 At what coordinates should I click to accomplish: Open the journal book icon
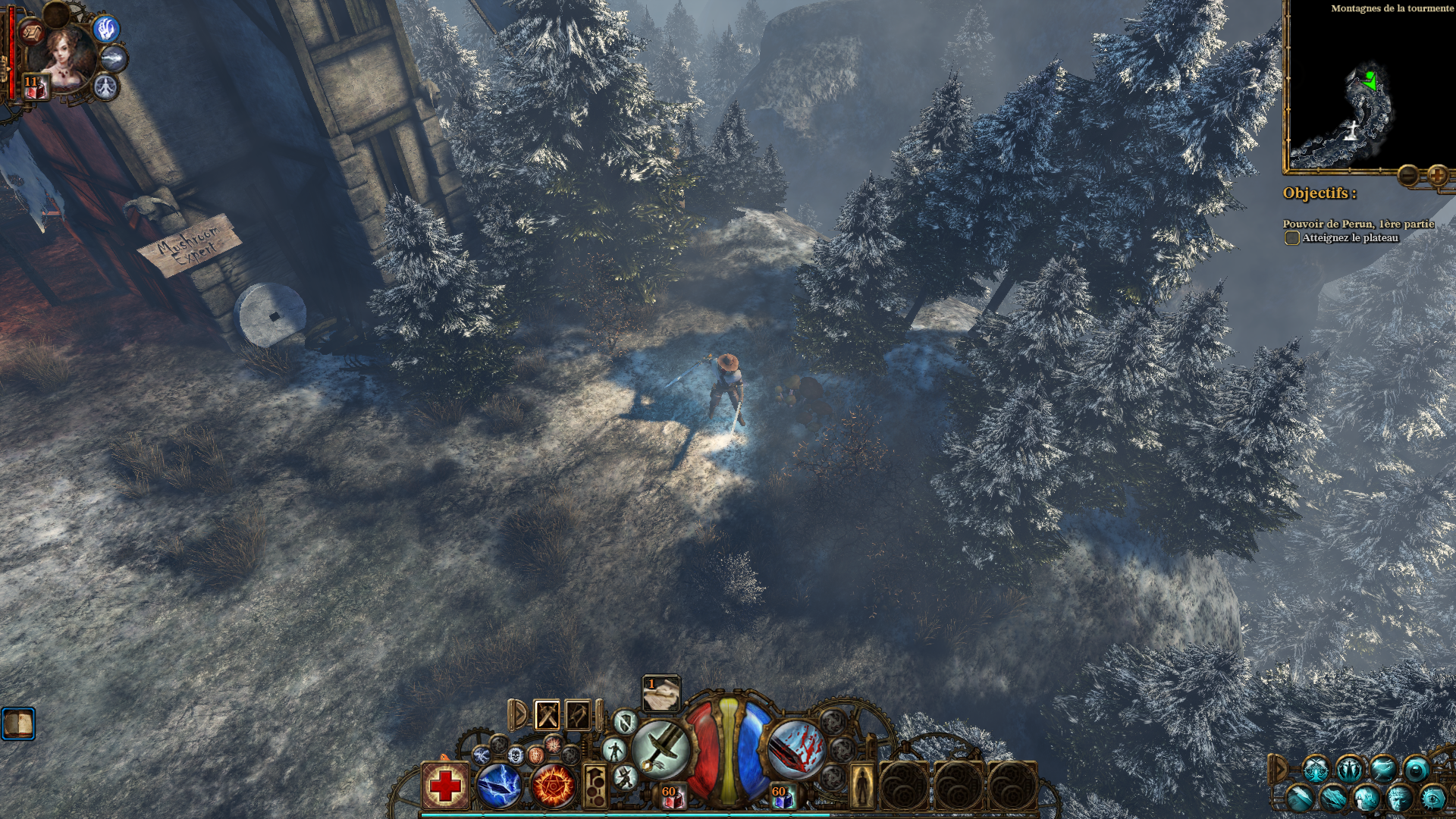coord(18,723)
